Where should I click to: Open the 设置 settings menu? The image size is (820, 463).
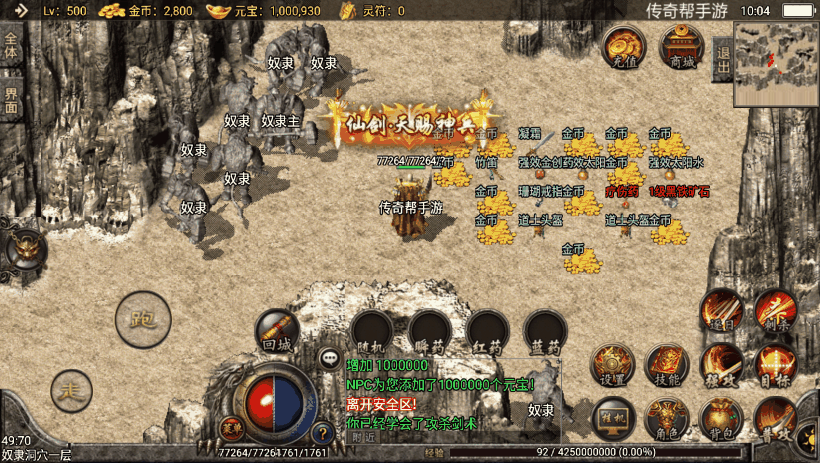tap(612, 365)
